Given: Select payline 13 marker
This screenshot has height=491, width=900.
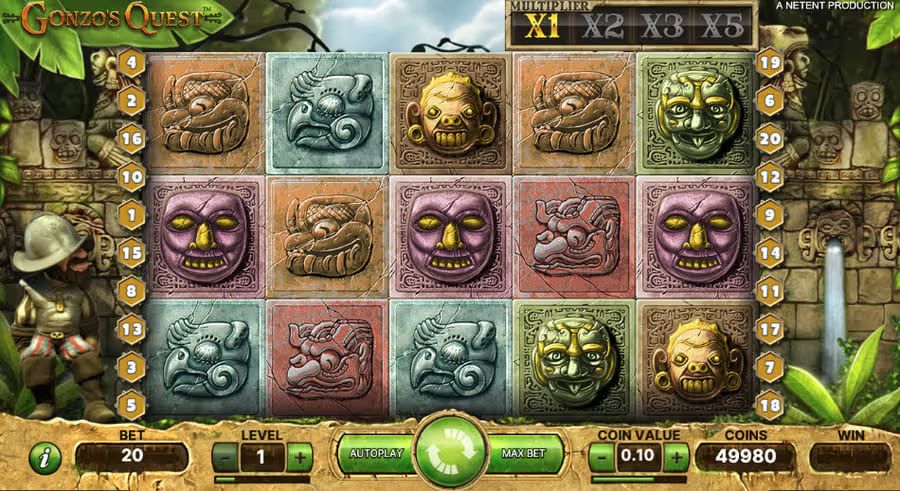Looking at the screenshot, I should (132, 327).
